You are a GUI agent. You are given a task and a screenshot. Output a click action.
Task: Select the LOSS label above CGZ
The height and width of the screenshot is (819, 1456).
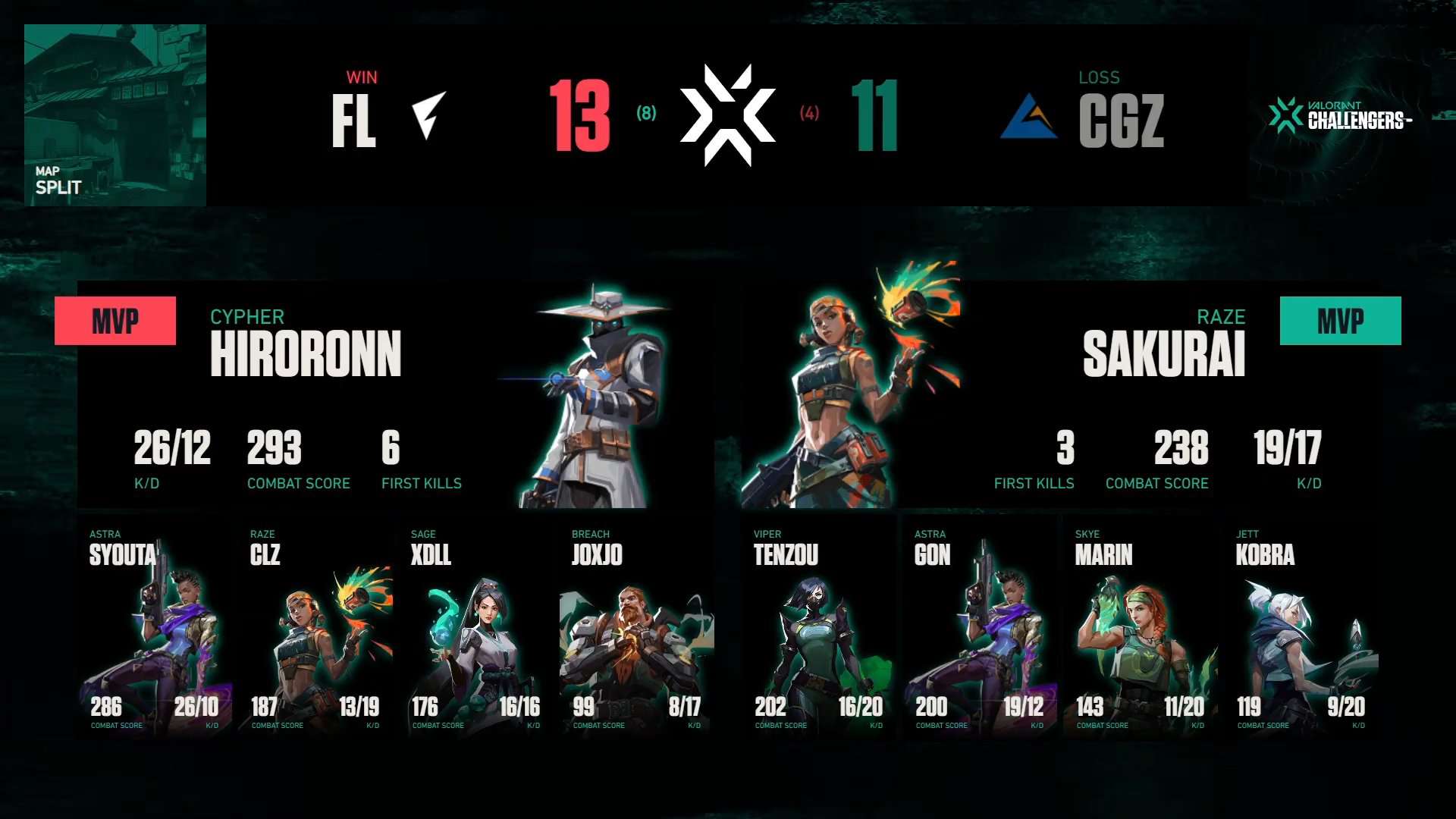coord(1099,77)
